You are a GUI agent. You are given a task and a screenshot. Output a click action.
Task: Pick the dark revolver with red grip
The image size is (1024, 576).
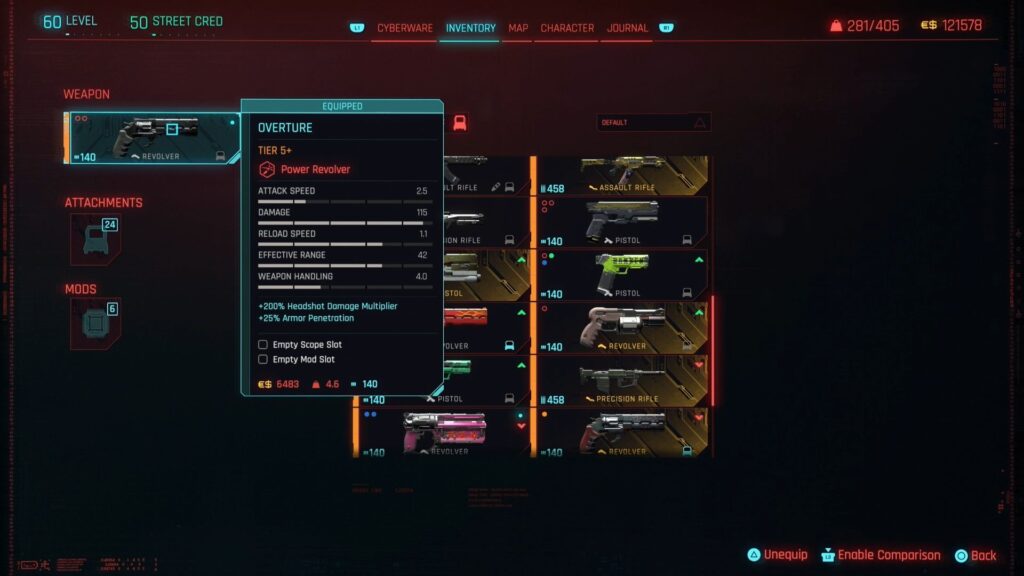[622, 432]
